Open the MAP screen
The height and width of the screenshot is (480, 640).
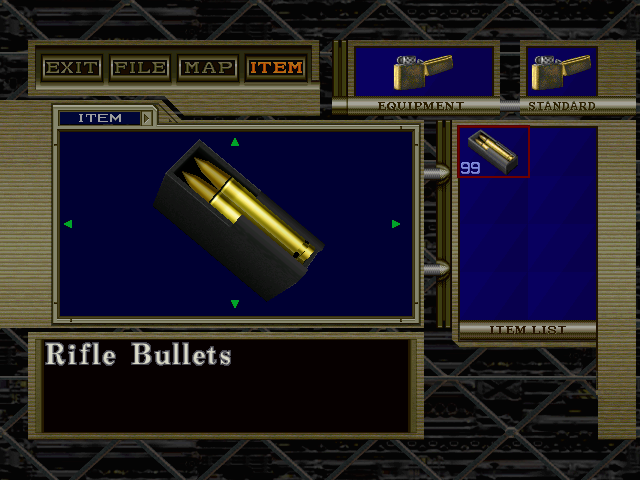pyautogui.click(x=207, y=68)
